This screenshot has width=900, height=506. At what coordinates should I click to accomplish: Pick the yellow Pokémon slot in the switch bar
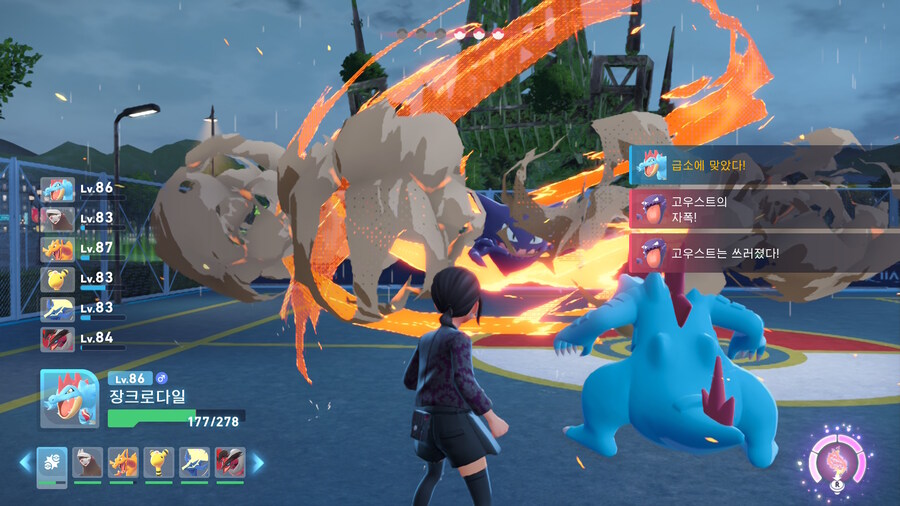[158, 461]
